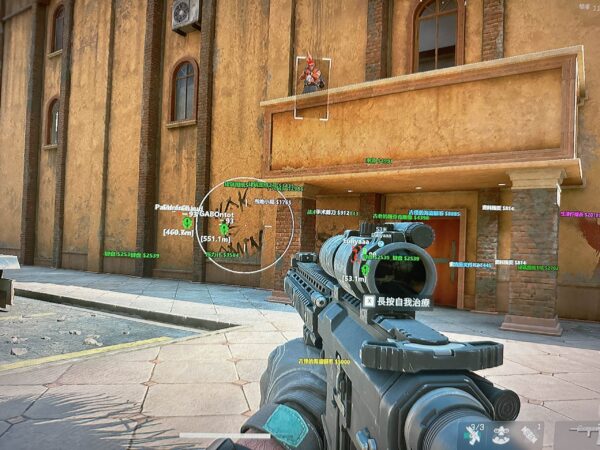
Task: Select the gadget icon showing 3/3
Action: [471, 435]
